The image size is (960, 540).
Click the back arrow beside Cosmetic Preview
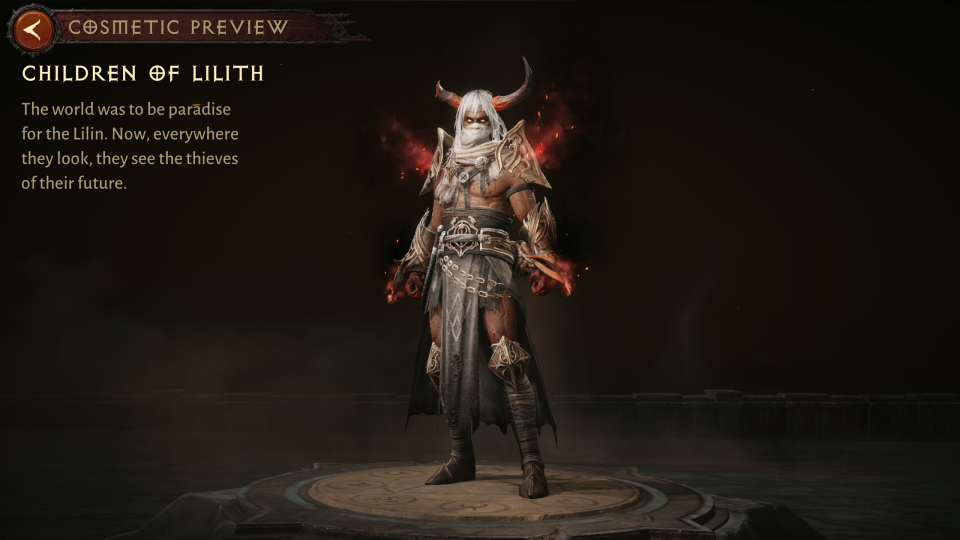pos(34,29)
